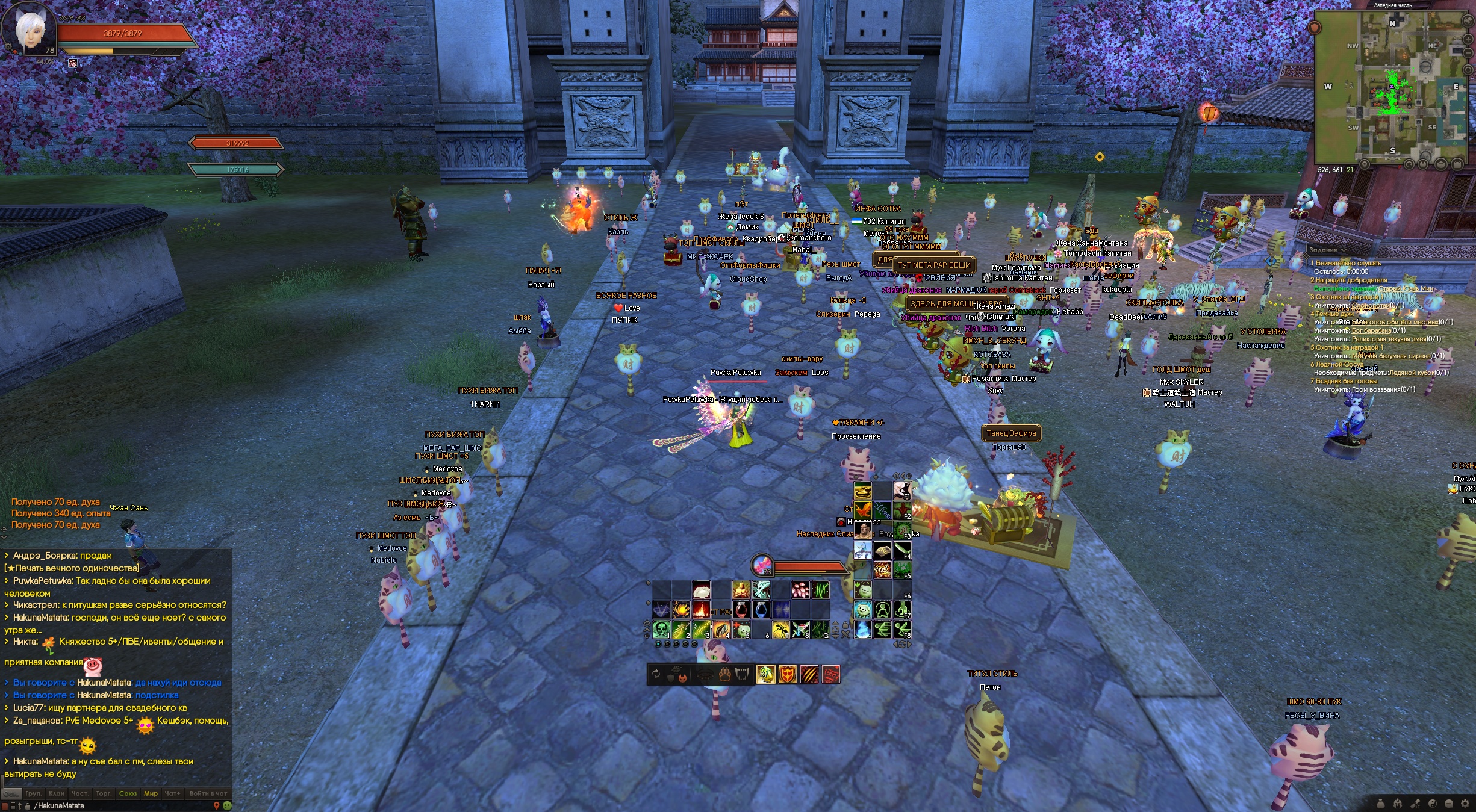Switch to the Клан chat tab
Screen dimensions: 1476x812
57,793
